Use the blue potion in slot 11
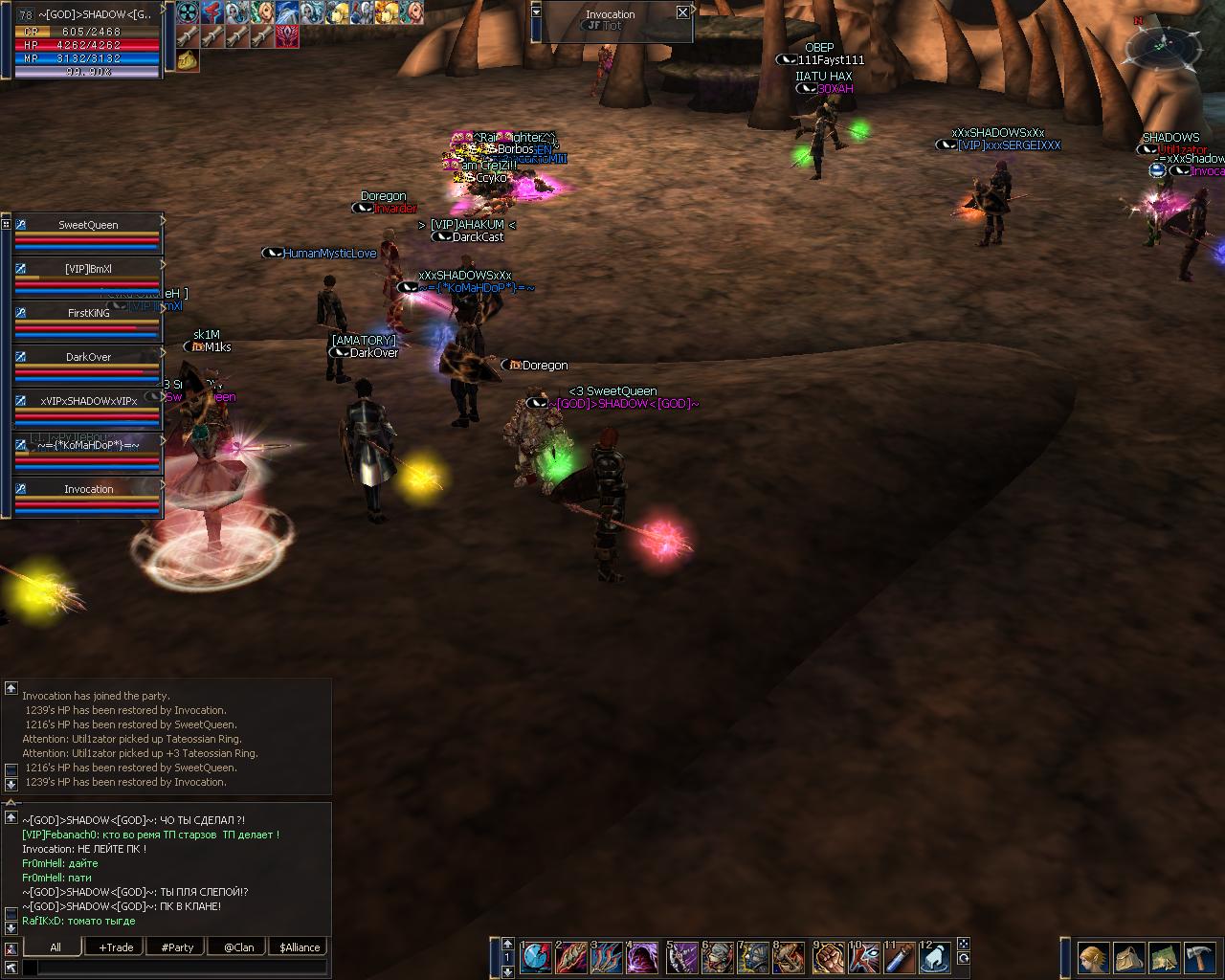The height and width of the screenshot is (980, 1225). (900, 956)
